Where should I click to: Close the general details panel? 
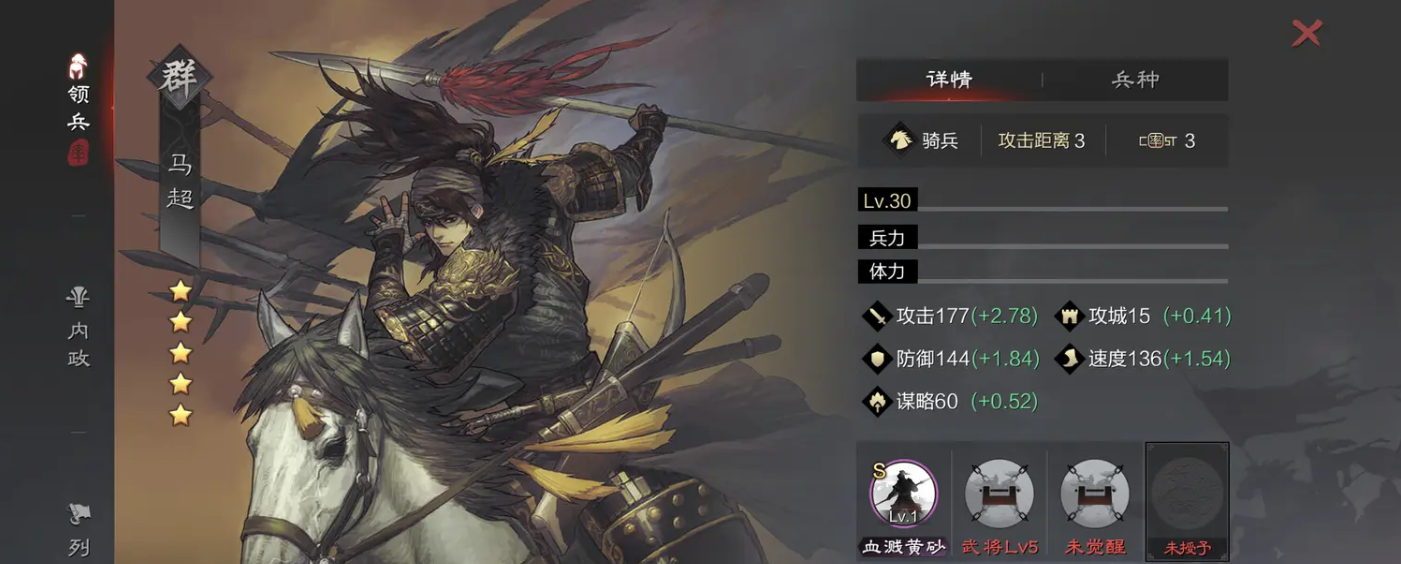[x=1306, y=33]
